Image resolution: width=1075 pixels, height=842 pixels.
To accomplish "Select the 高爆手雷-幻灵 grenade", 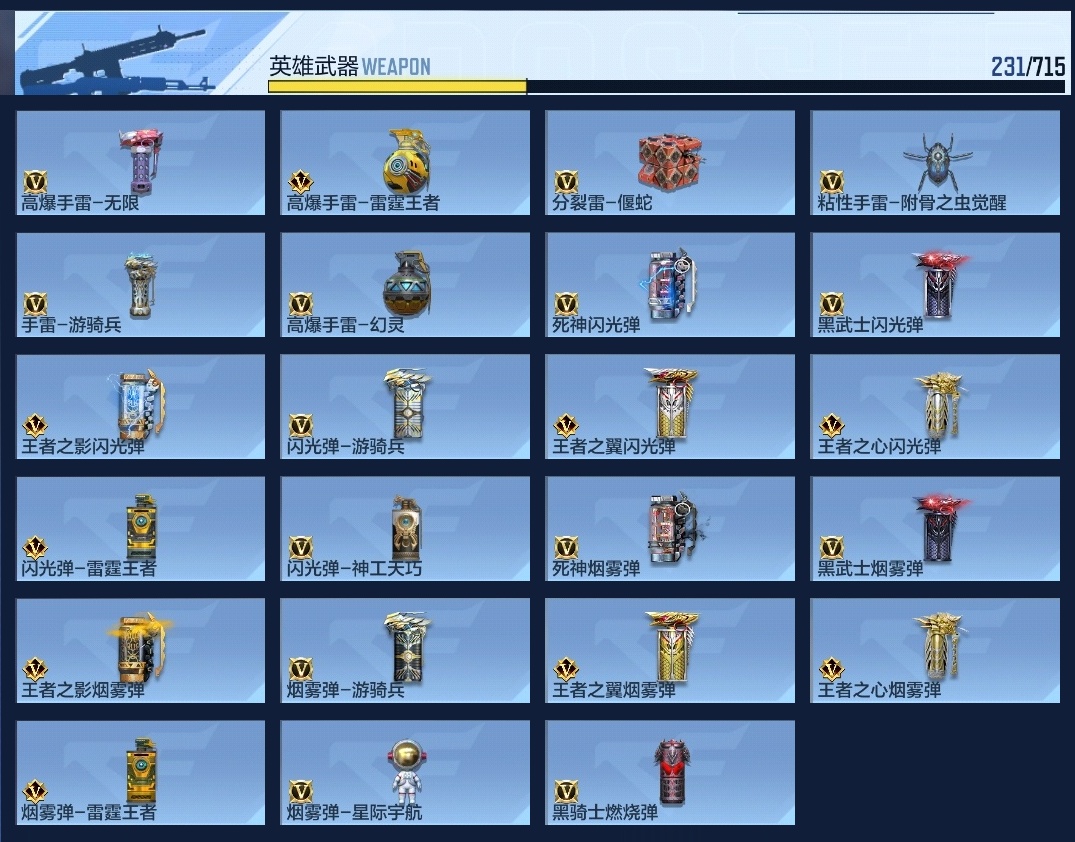I will tap(405, 285).
